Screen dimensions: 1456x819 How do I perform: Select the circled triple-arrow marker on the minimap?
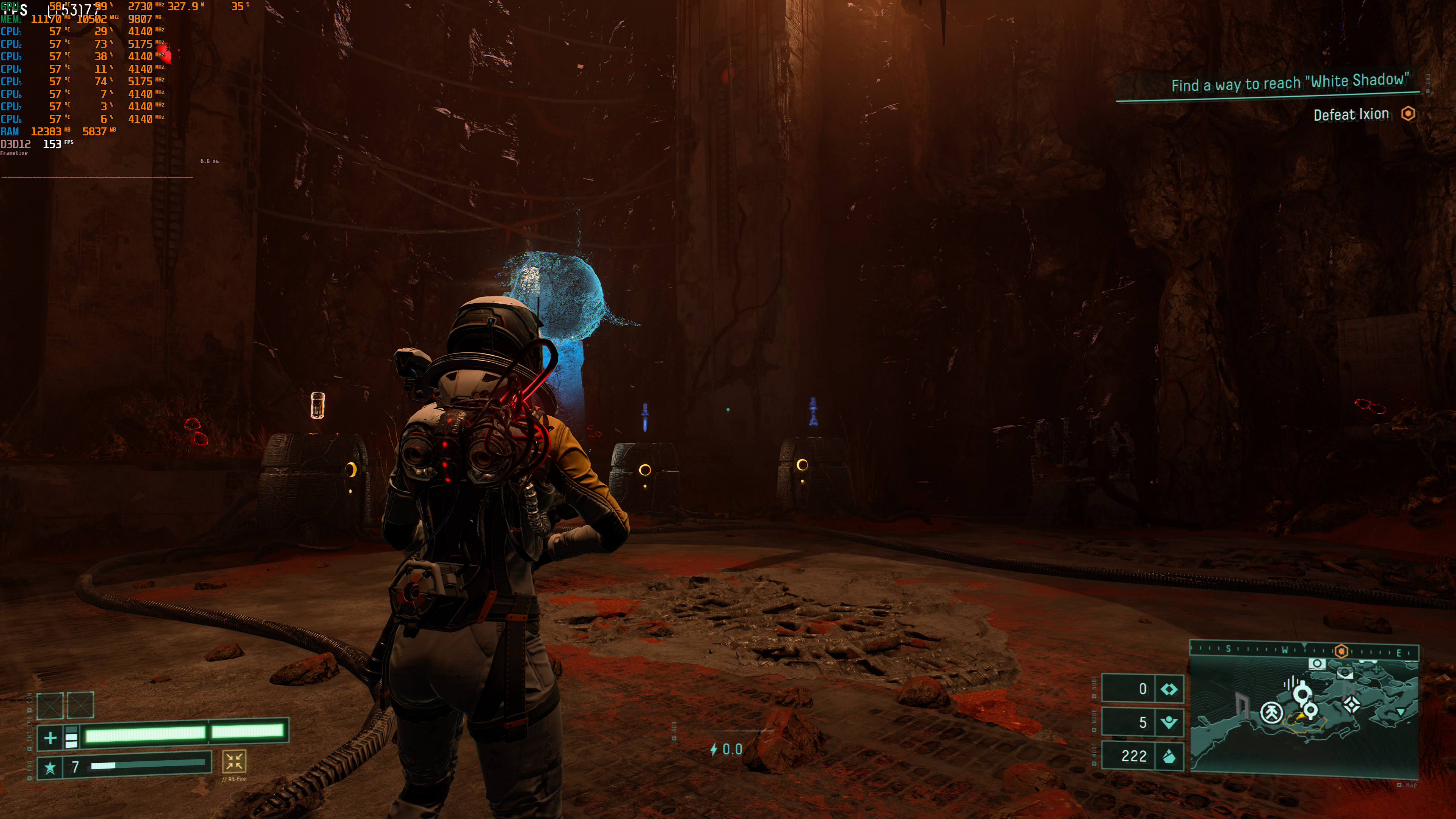tap(1272, 713)
